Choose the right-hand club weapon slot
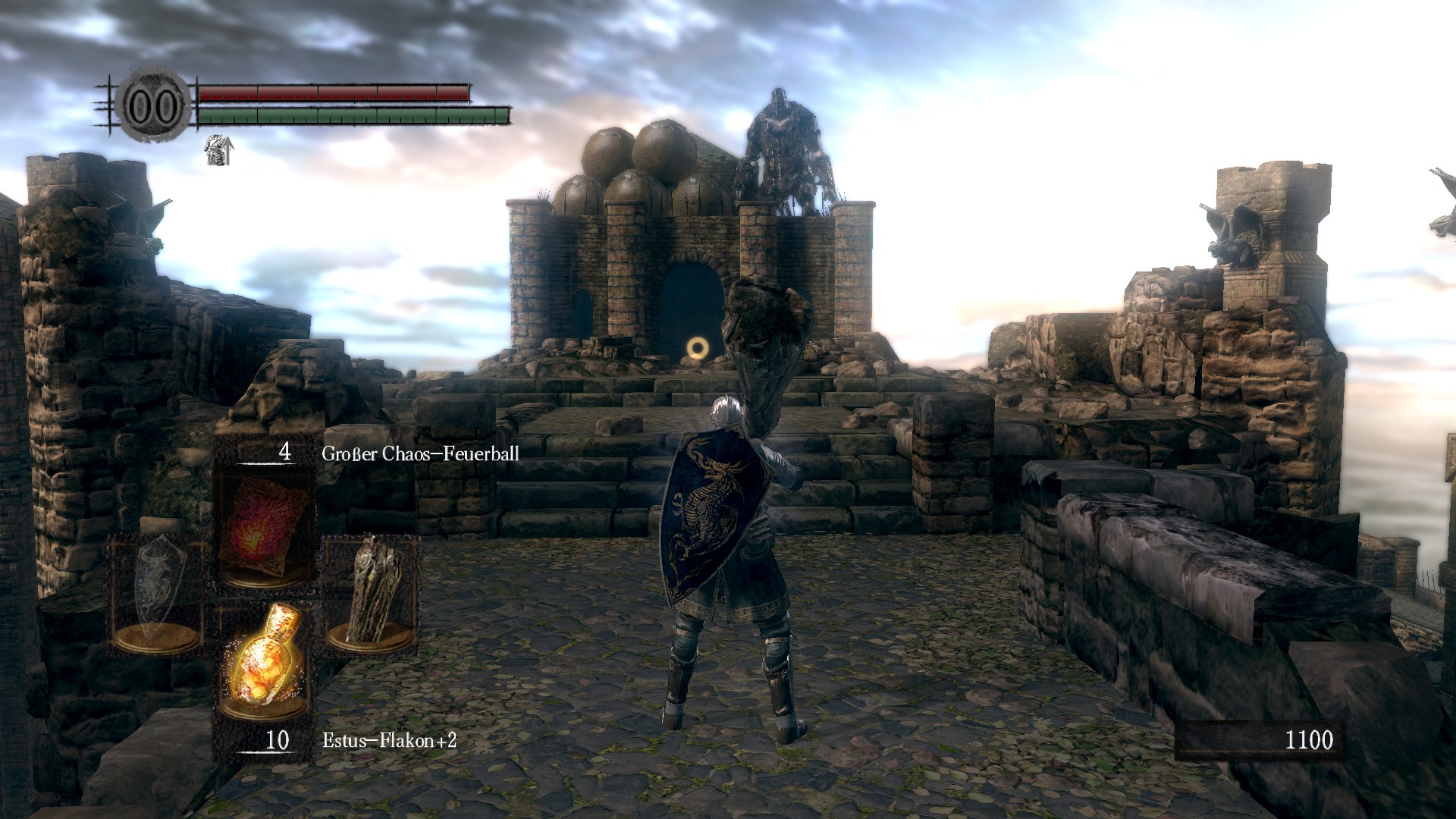This screenshot has height=819, width=1456. coord(372,593)
